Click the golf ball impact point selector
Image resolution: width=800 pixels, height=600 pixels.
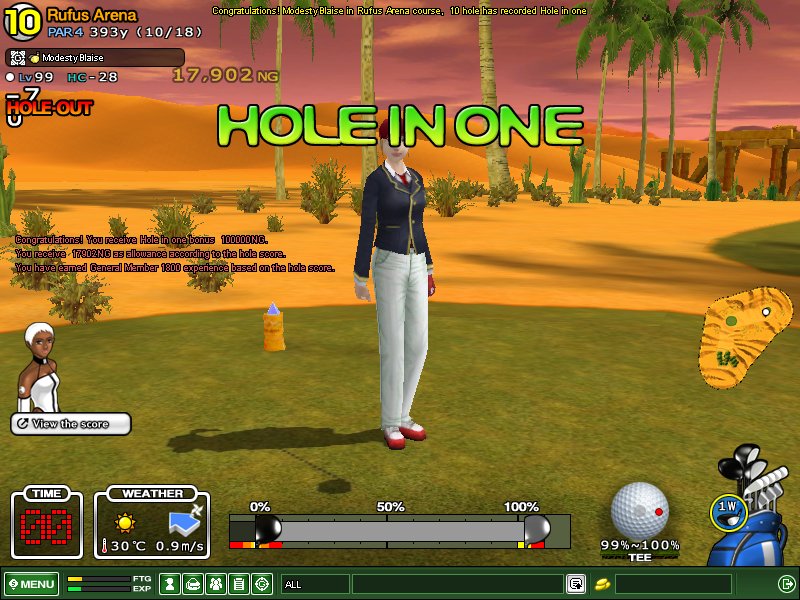[639, 511]
